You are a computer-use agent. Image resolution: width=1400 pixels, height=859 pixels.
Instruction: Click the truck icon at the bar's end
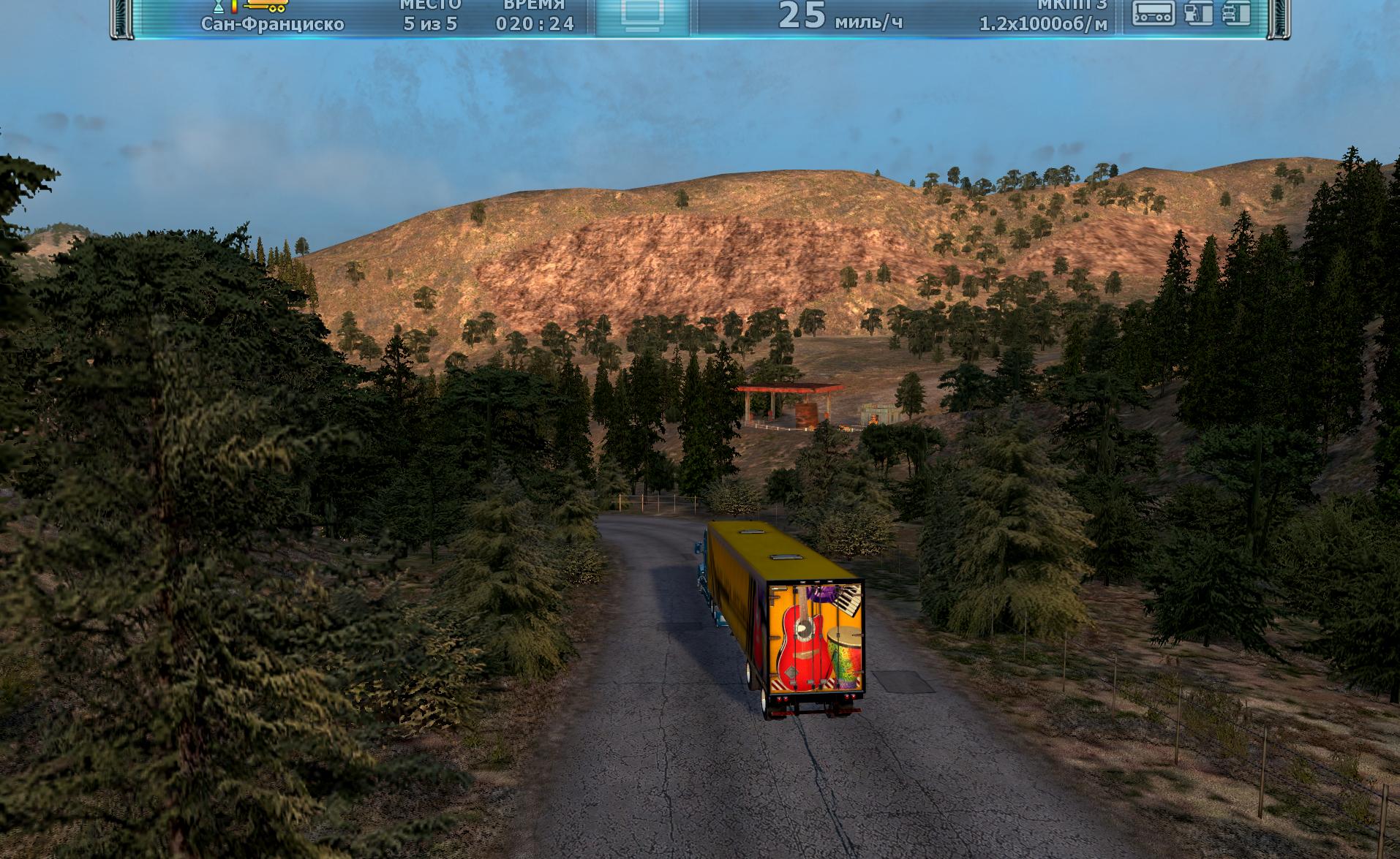1235,12
